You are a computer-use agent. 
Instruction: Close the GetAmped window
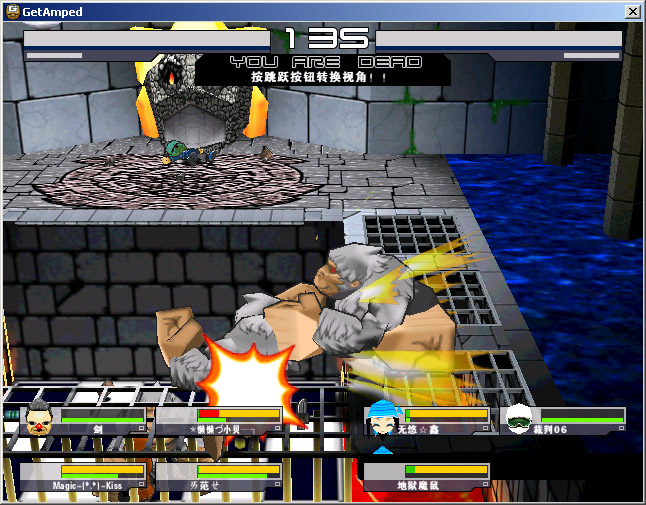632,11
